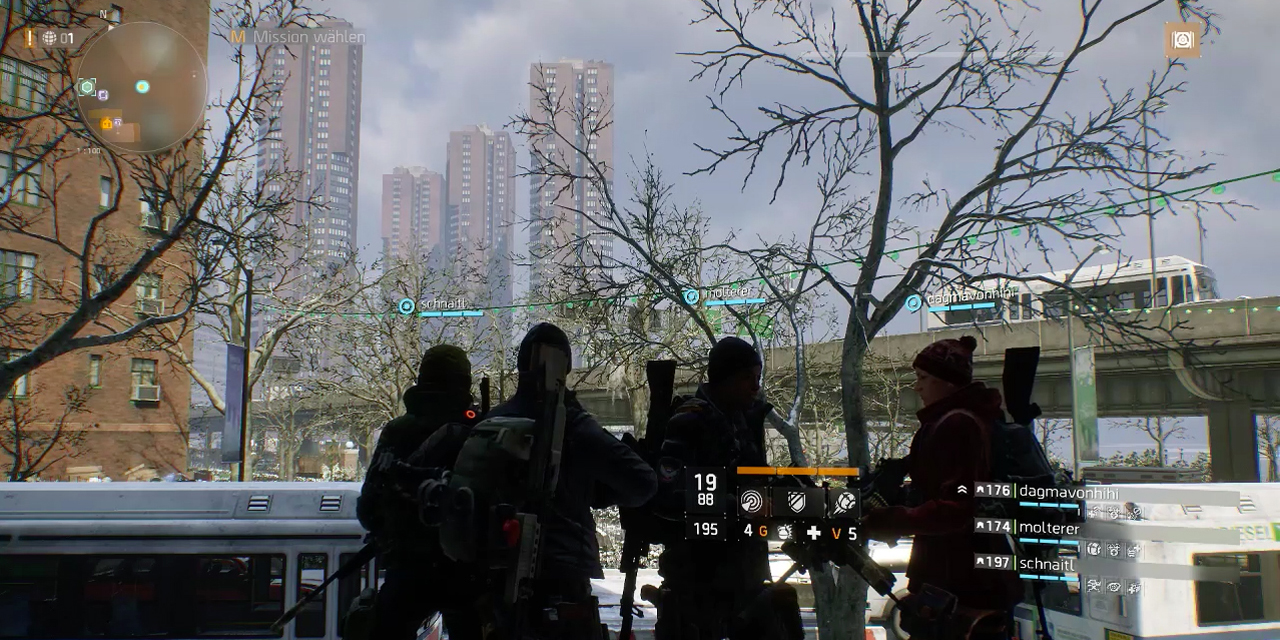Image resolution: width=1280 pixels, height=640 pixels.
Task: Activate the sticky bomb skill icon
Action: [842, 501]
